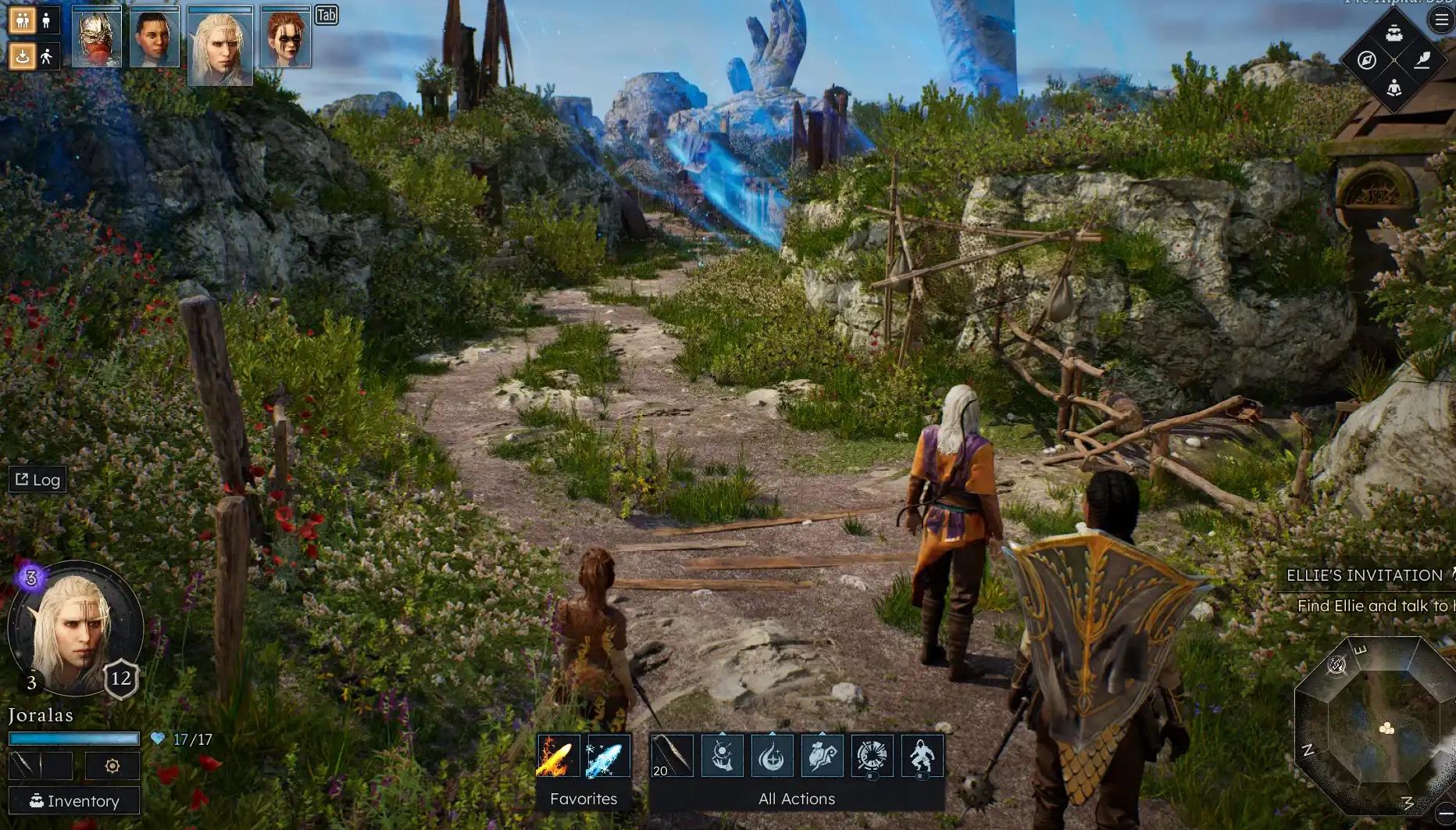Open the journal via quill icon

(1422, 59)
